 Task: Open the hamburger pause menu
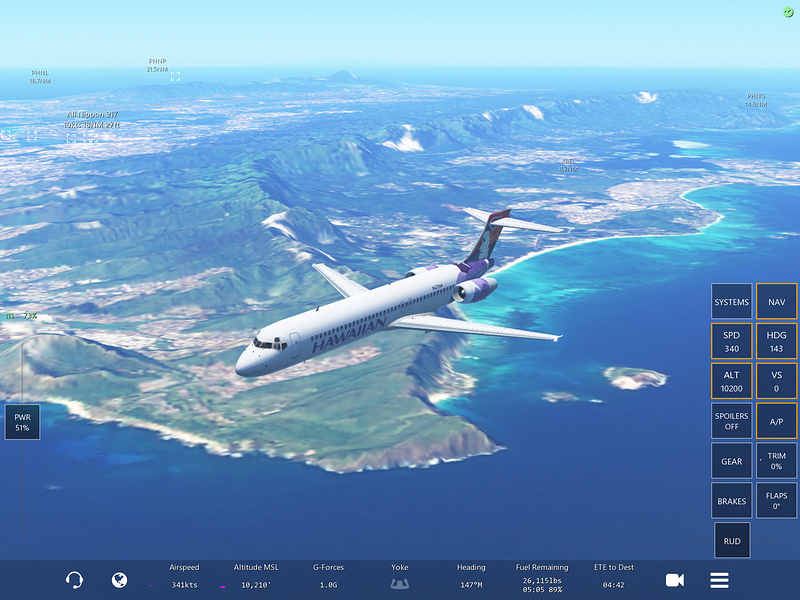[x=719, y=580]
